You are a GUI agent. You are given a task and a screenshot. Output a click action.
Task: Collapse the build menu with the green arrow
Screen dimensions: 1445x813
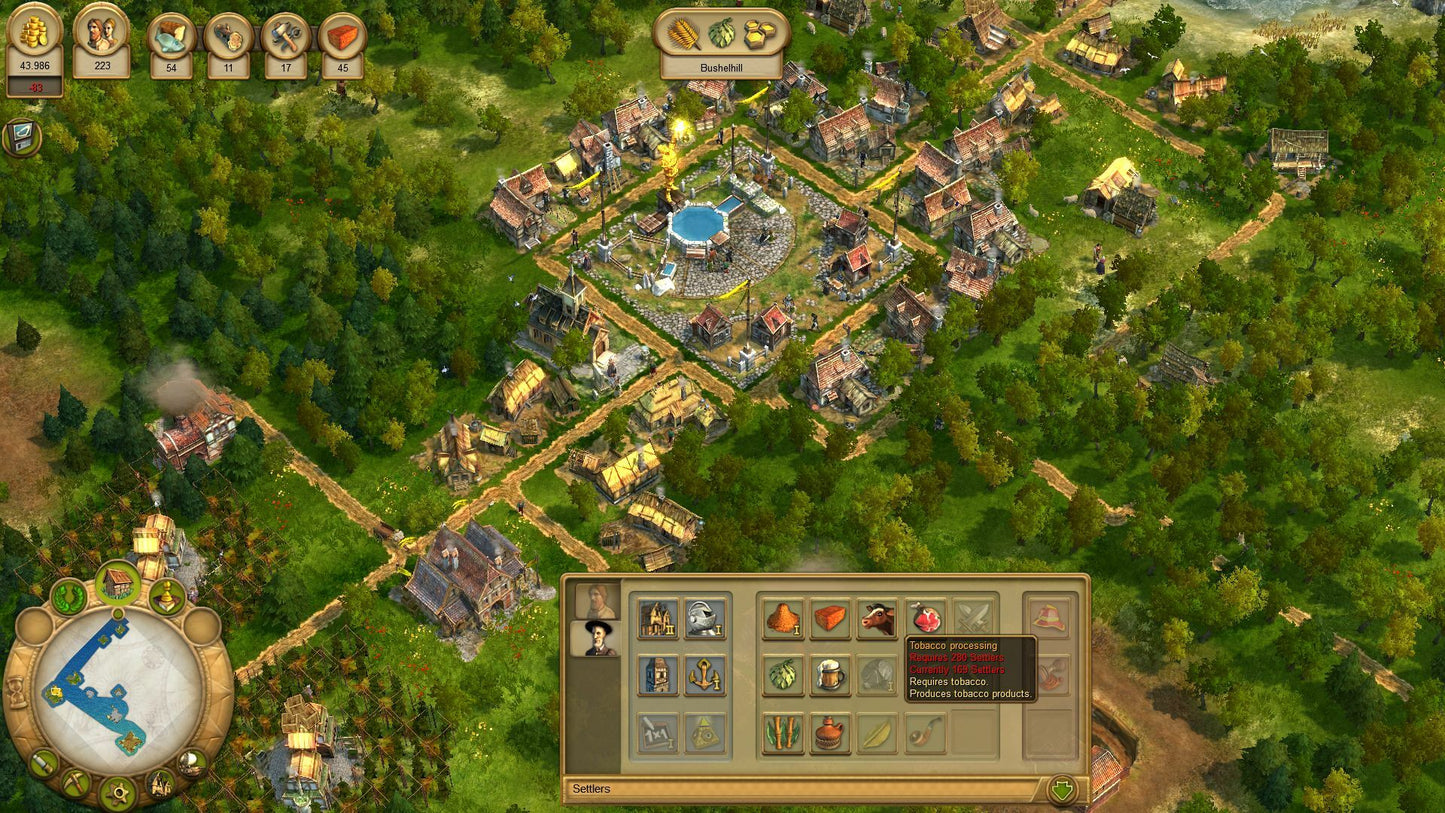[1063, 790]
